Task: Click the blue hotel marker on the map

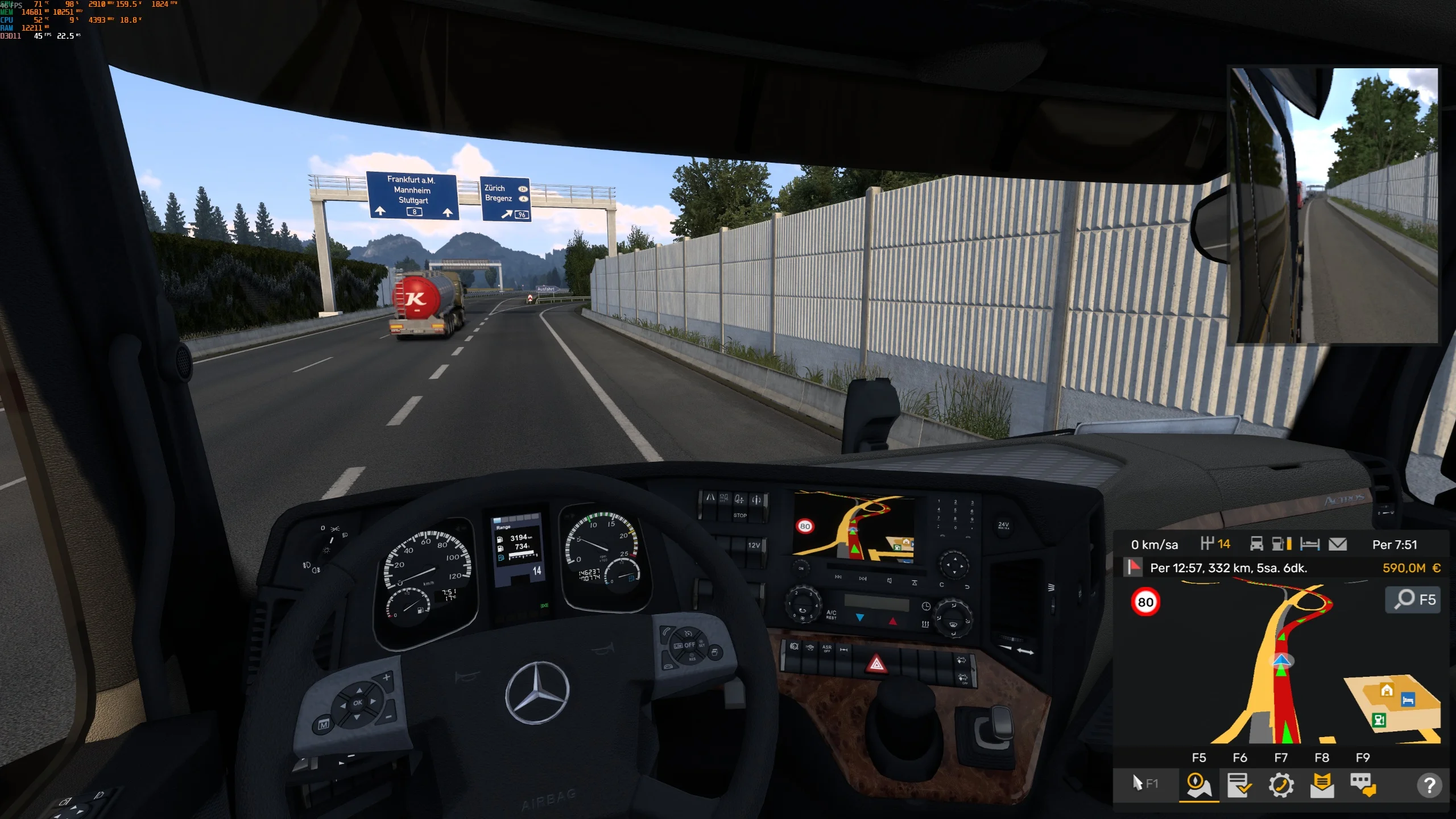Action: [1408, 700]
